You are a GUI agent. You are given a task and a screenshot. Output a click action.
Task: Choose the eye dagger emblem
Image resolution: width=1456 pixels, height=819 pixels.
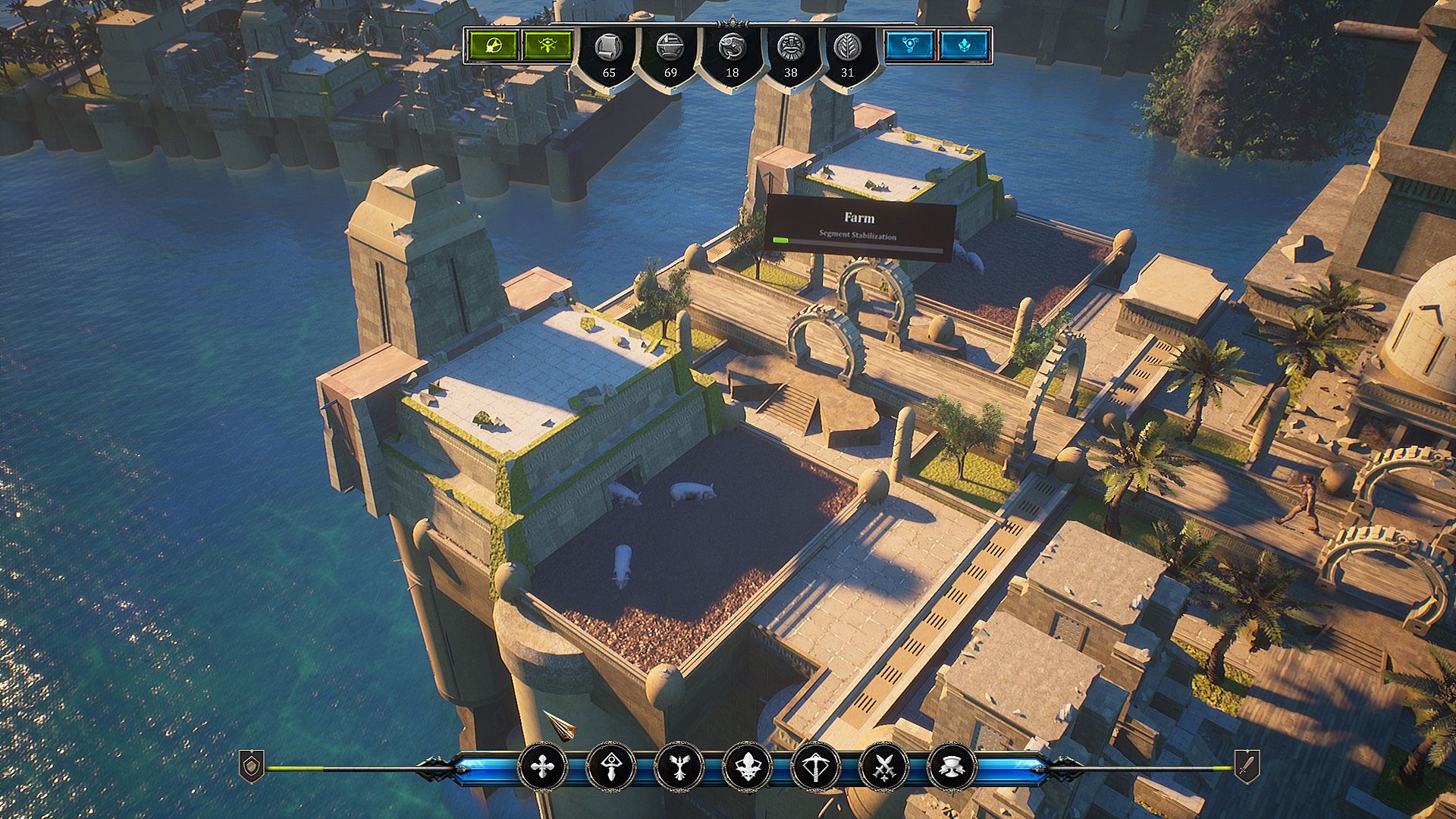pos(610,767)
